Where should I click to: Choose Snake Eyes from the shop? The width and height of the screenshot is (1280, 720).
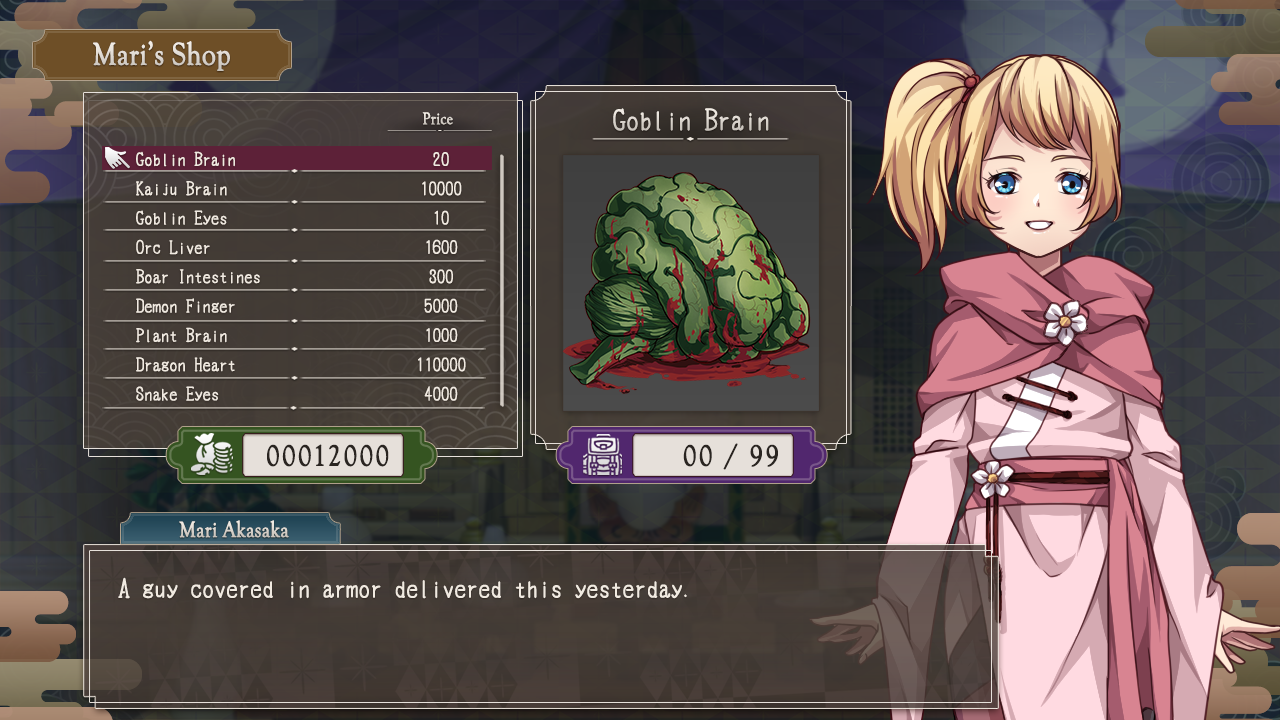(x=297, y=394)
